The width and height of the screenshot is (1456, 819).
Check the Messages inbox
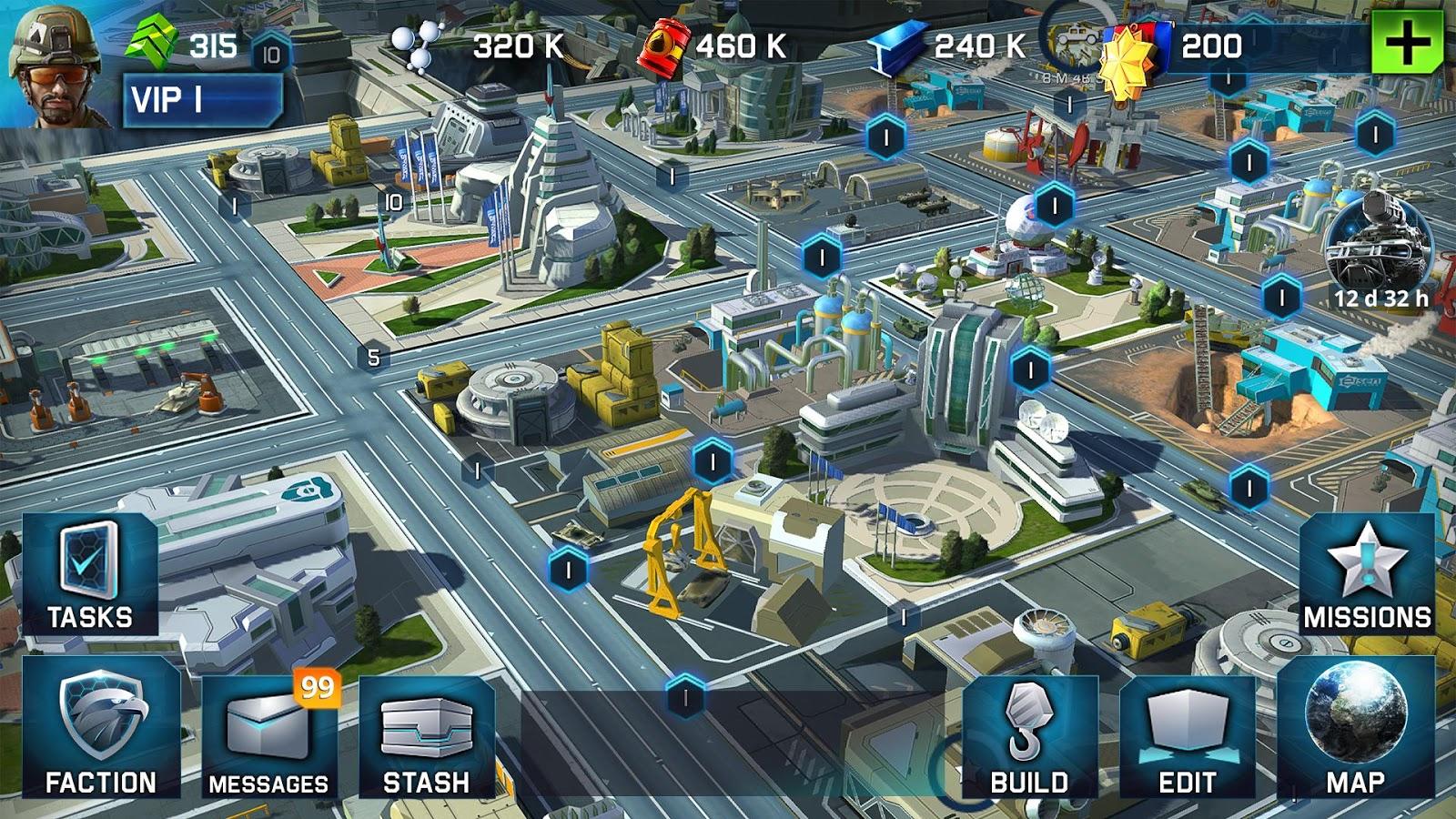(x=268, y=737)
